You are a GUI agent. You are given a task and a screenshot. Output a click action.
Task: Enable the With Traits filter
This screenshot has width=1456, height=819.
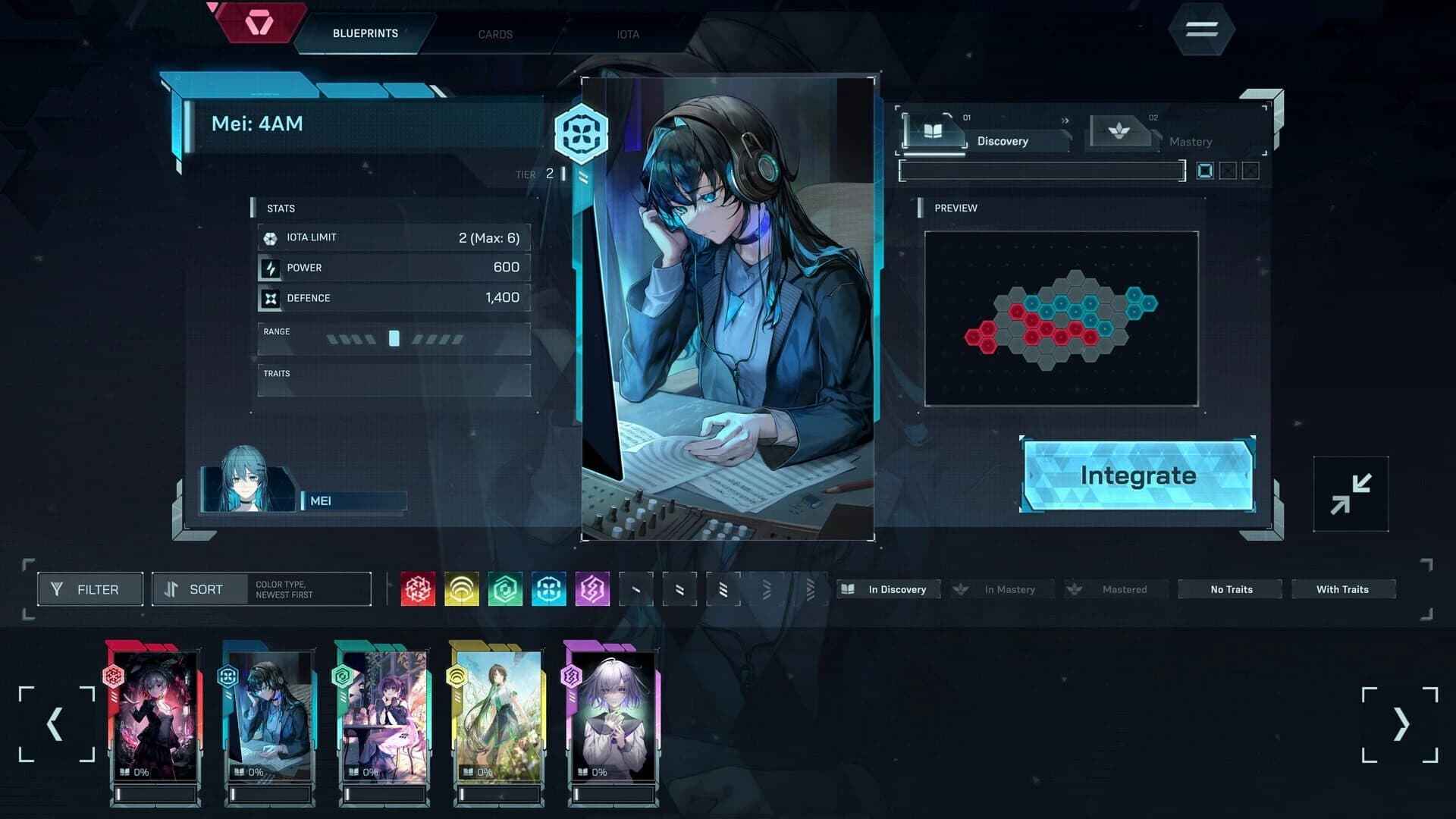tap(1344, 588)
